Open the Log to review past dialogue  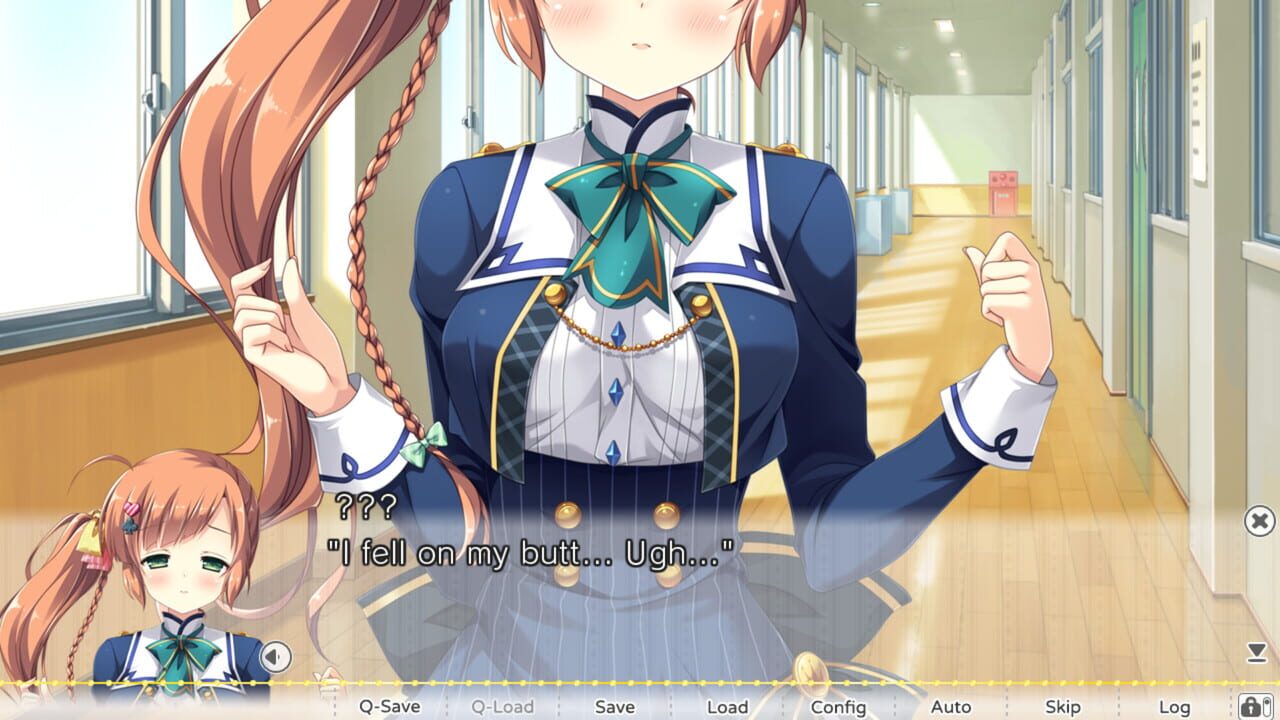[x=1176, y=706]
